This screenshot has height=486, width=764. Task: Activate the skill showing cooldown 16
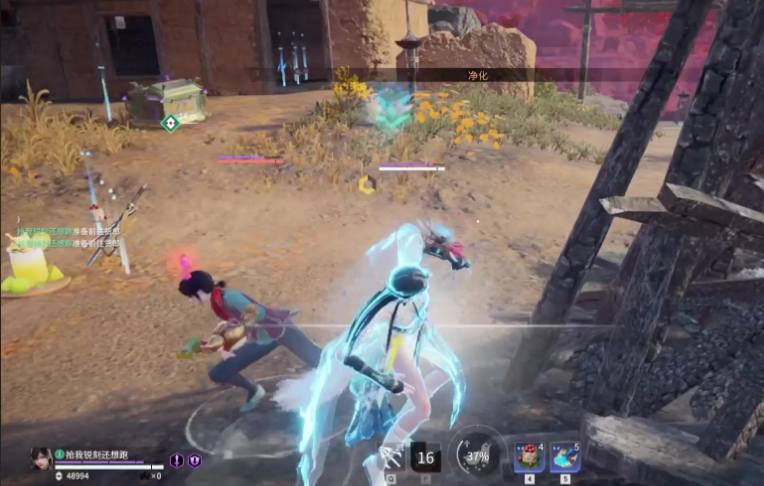pos(425,457)
